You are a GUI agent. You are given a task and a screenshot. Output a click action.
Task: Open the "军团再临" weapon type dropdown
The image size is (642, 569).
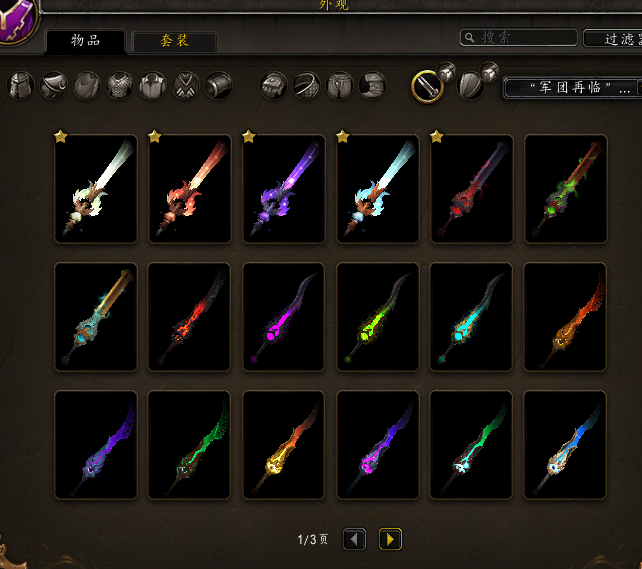point(569,88)
